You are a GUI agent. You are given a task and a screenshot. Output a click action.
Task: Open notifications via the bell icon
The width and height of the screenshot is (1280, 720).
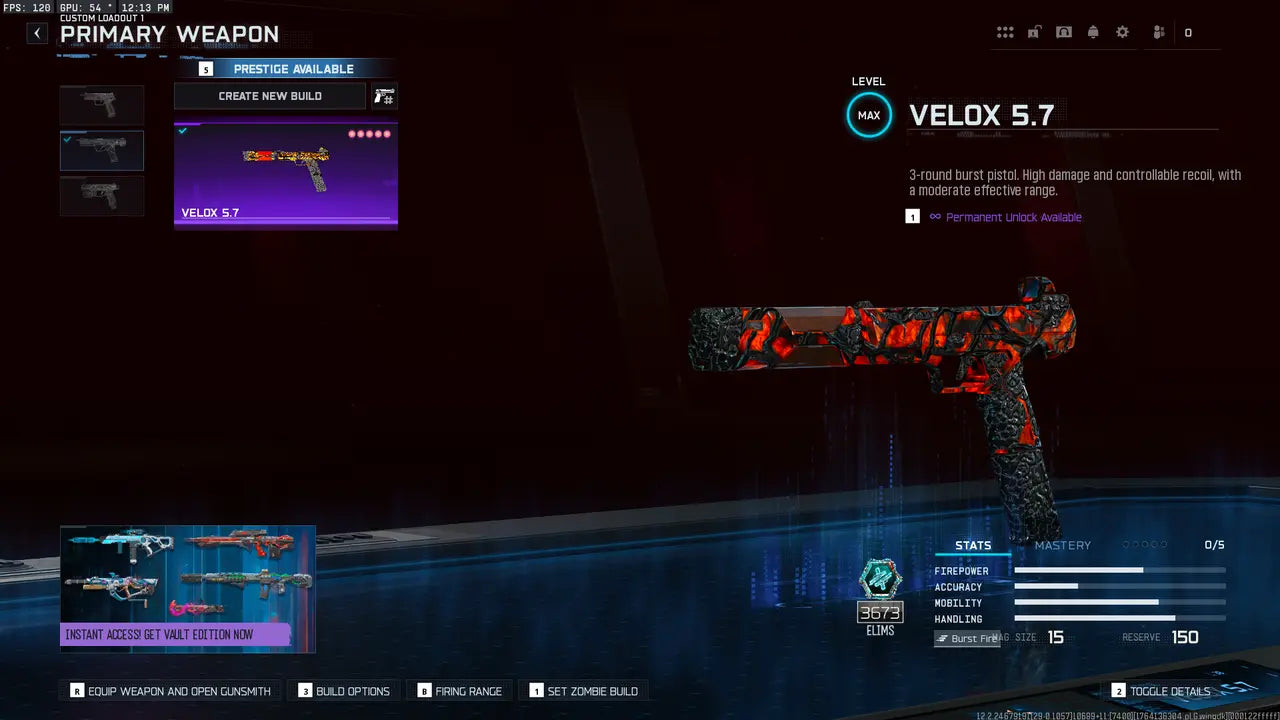coord(1093,31)
